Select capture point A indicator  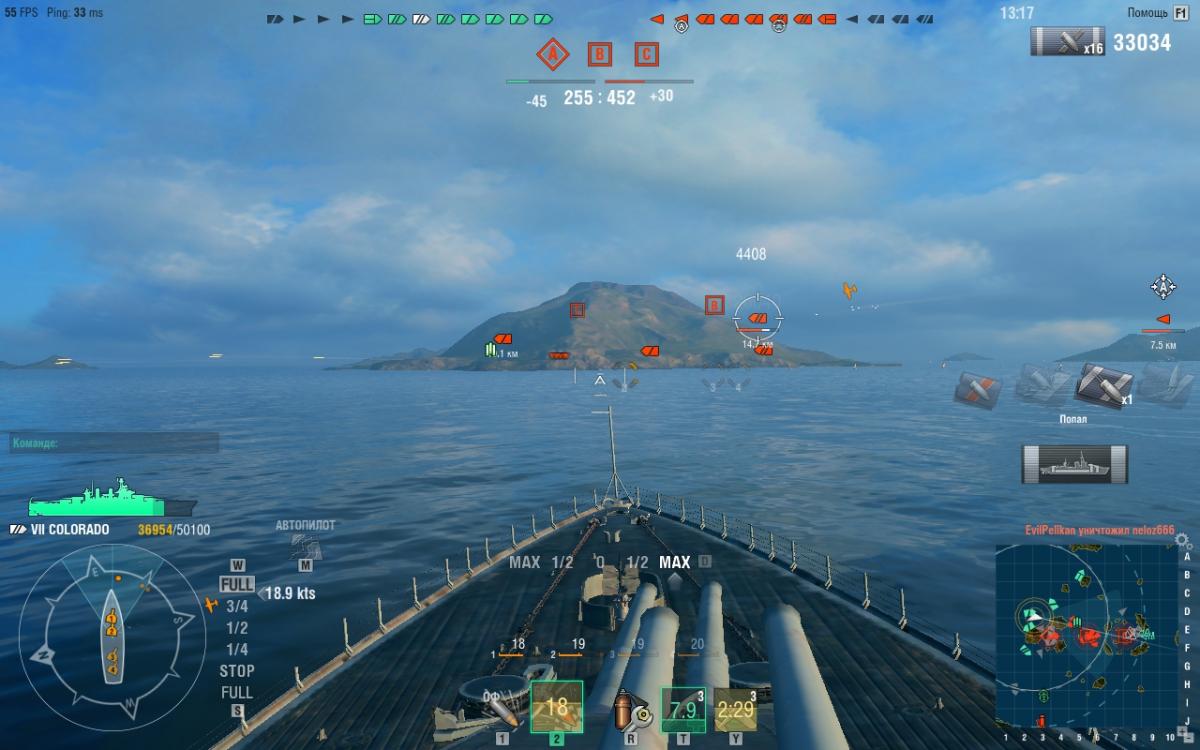click(551, 54)
